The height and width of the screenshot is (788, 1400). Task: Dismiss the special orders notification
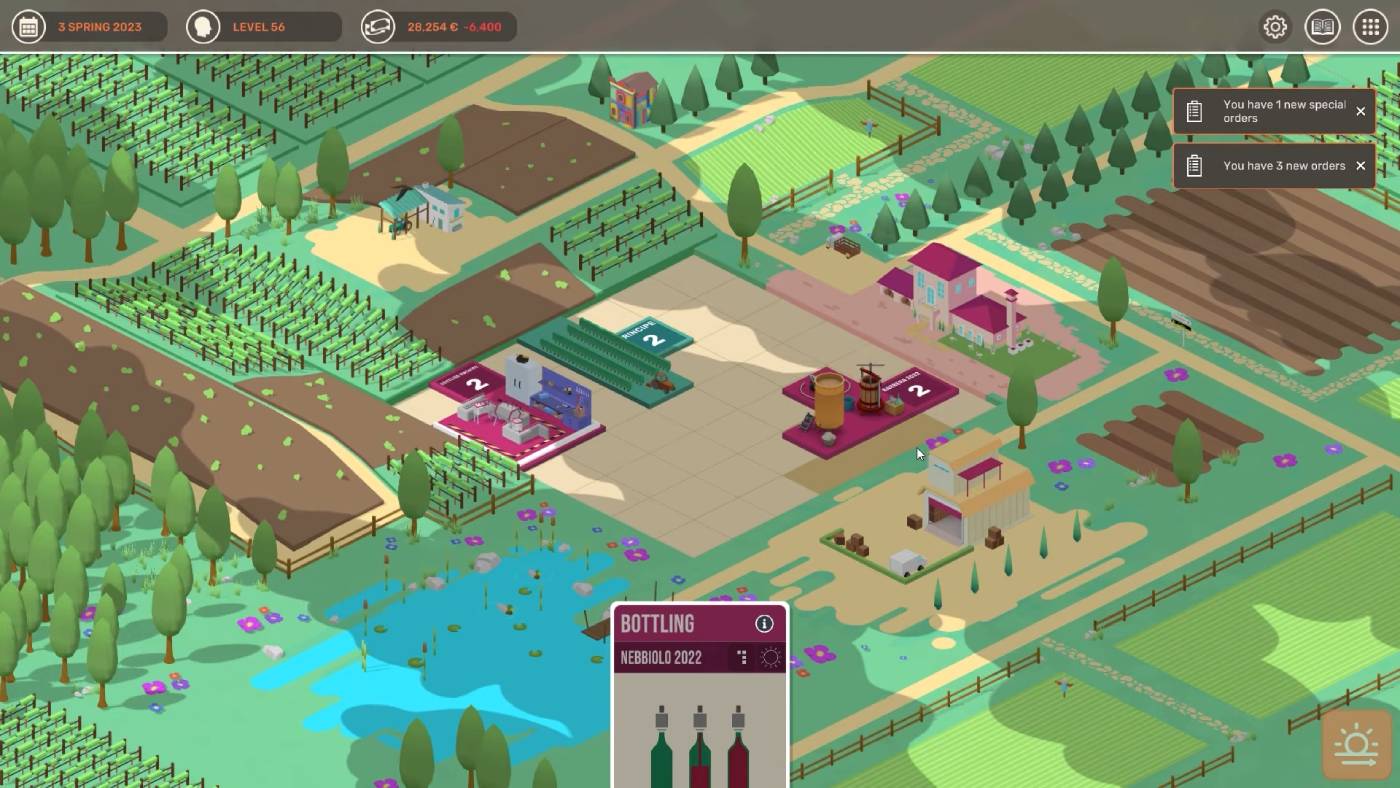tap(1360, 111)
